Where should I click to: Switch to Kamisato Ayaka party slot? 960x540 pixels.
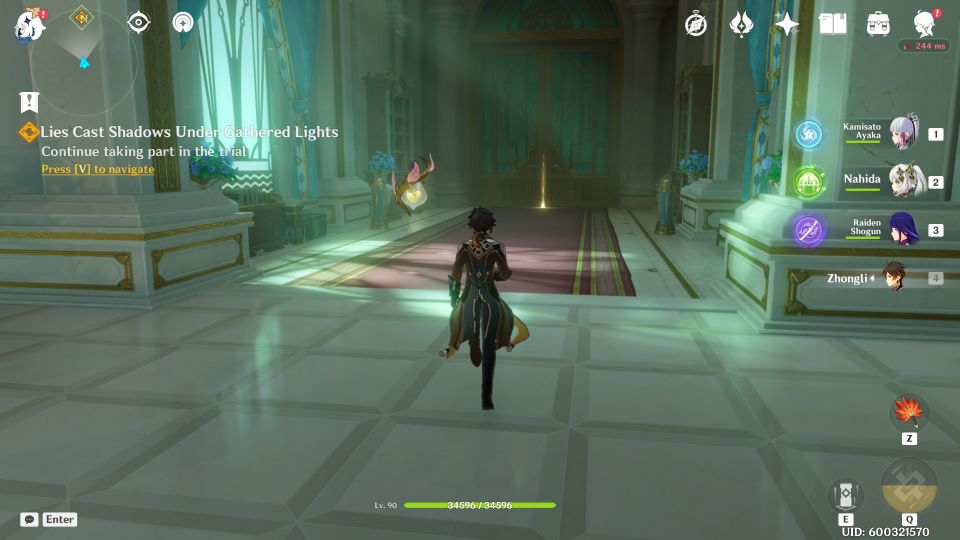(903, 133)
